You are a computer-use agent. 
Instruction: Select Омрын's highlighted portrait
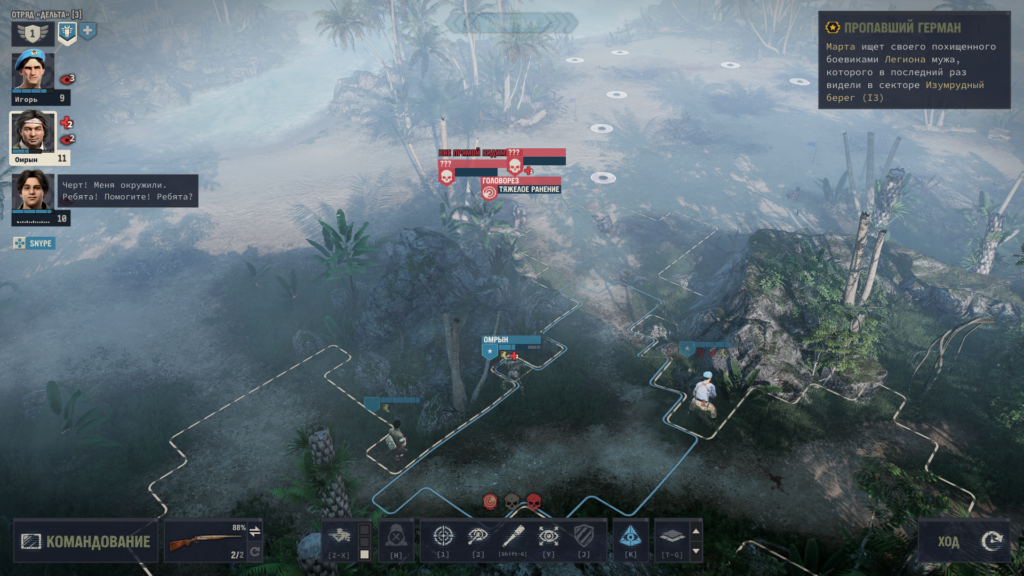(33, 132)
